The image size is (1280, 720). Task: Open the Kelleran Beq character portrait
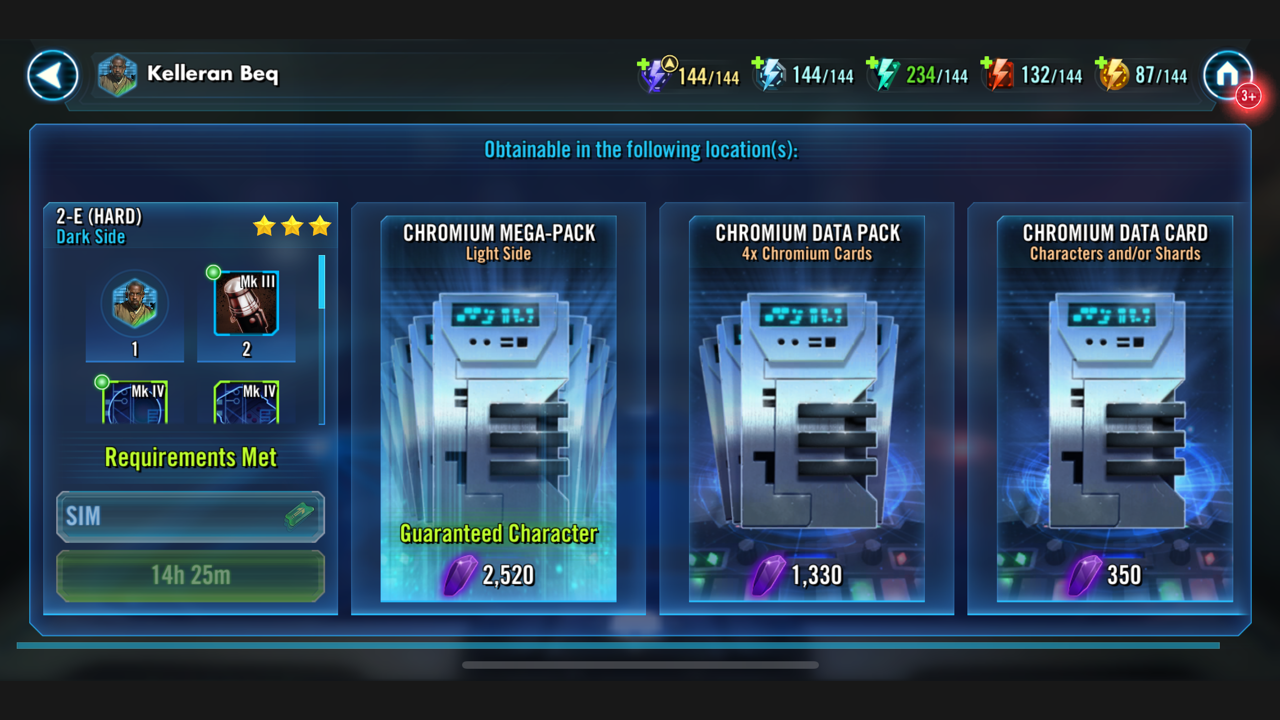click(x=116, y=75)
